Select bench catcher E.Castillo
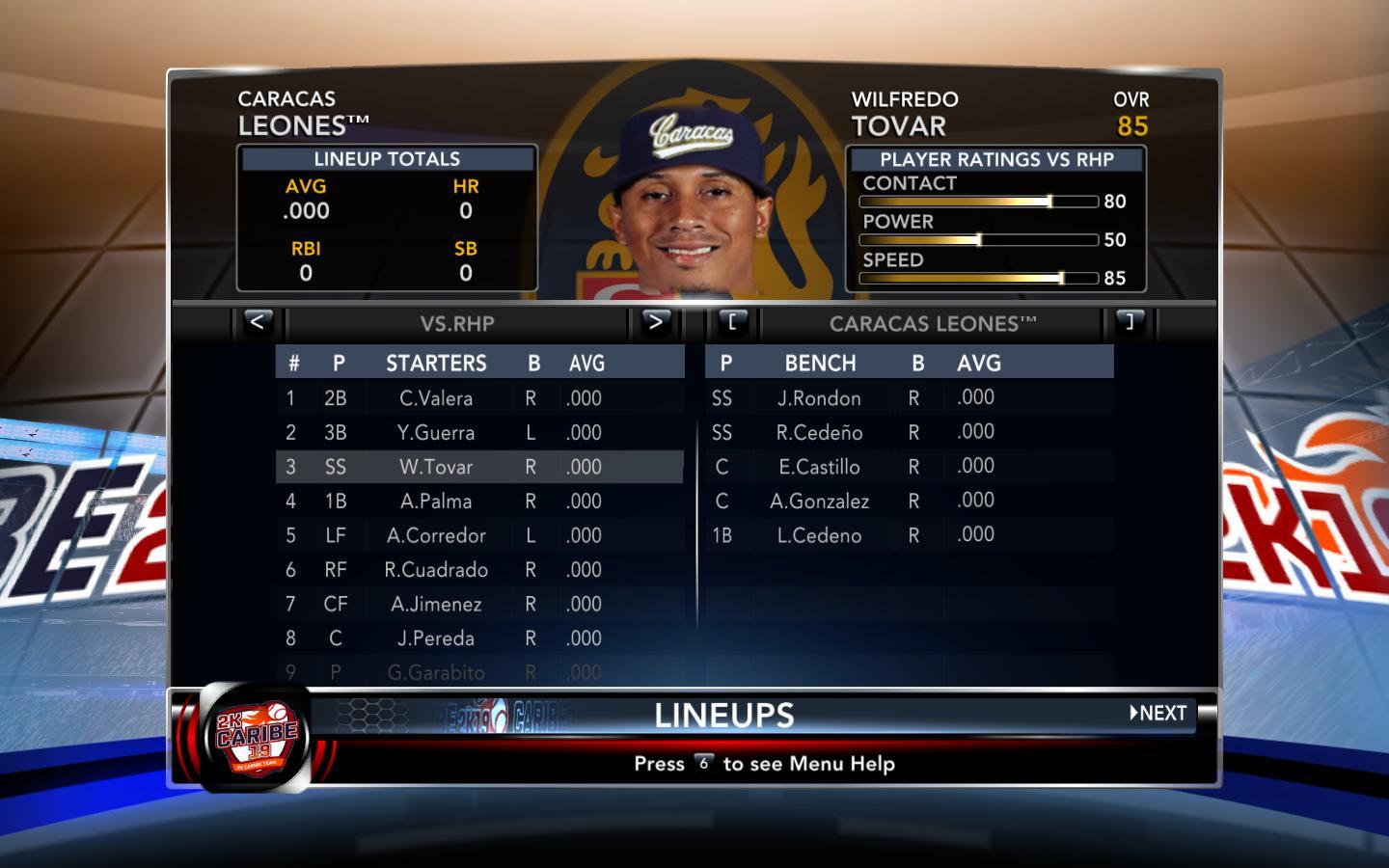The width and height of the screenshot is (1389, 868). tap(819, 468)
